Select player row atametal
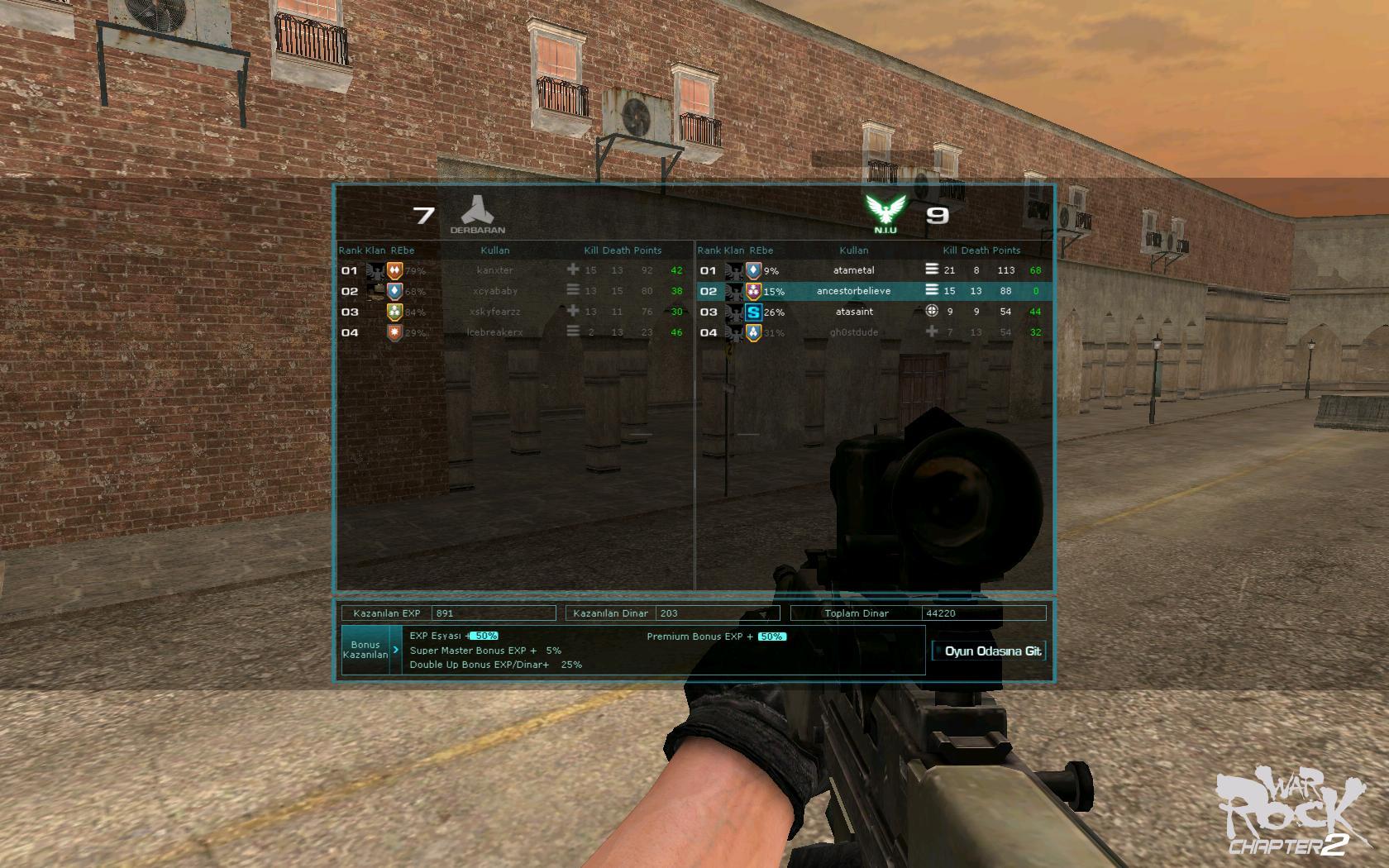1389x868 pixels. pos(853,270)
